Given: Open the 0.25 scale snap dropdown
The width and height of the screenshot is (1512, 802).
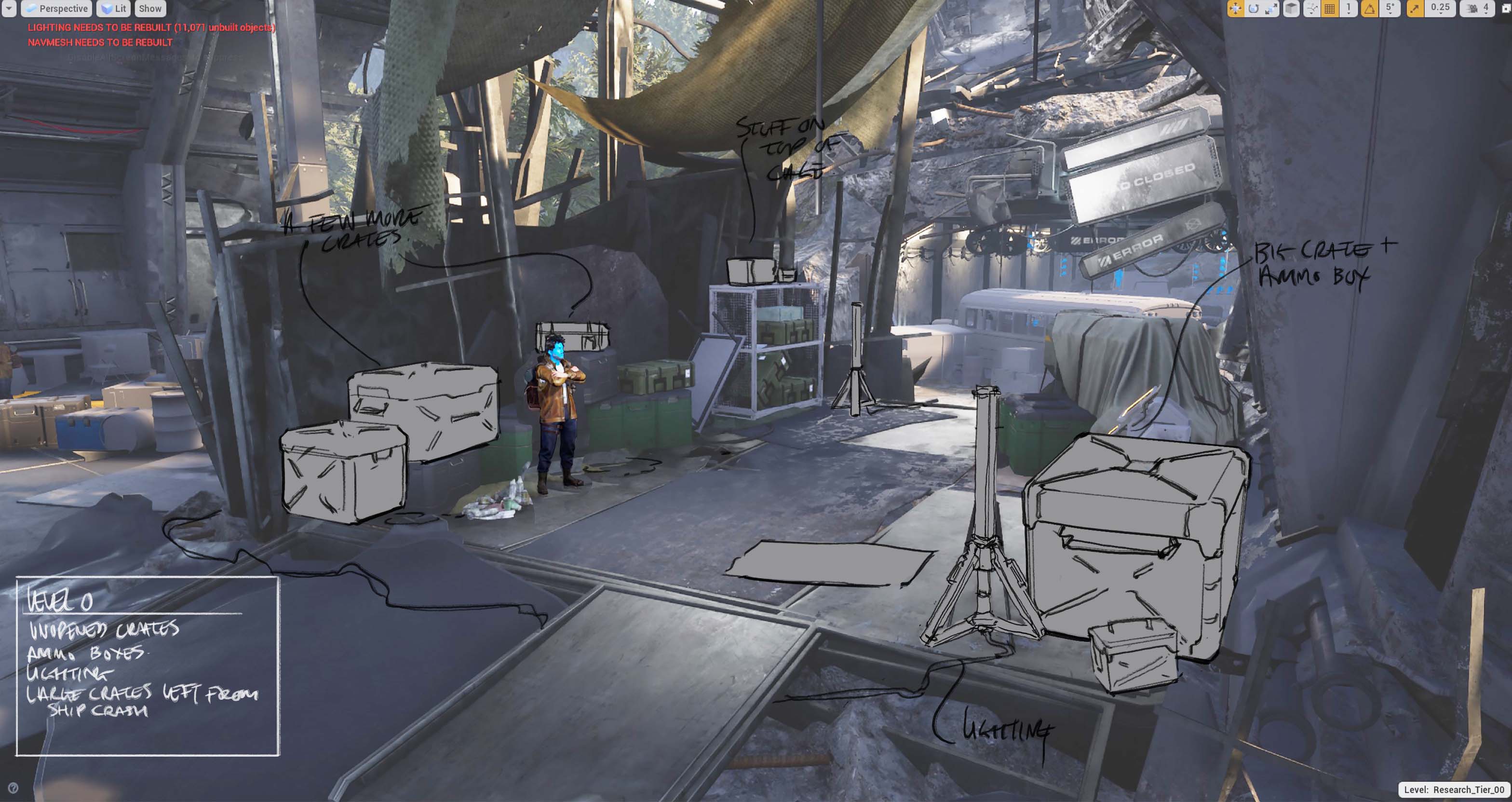Looking at the screenshot, I should (x=1439, y=8).
